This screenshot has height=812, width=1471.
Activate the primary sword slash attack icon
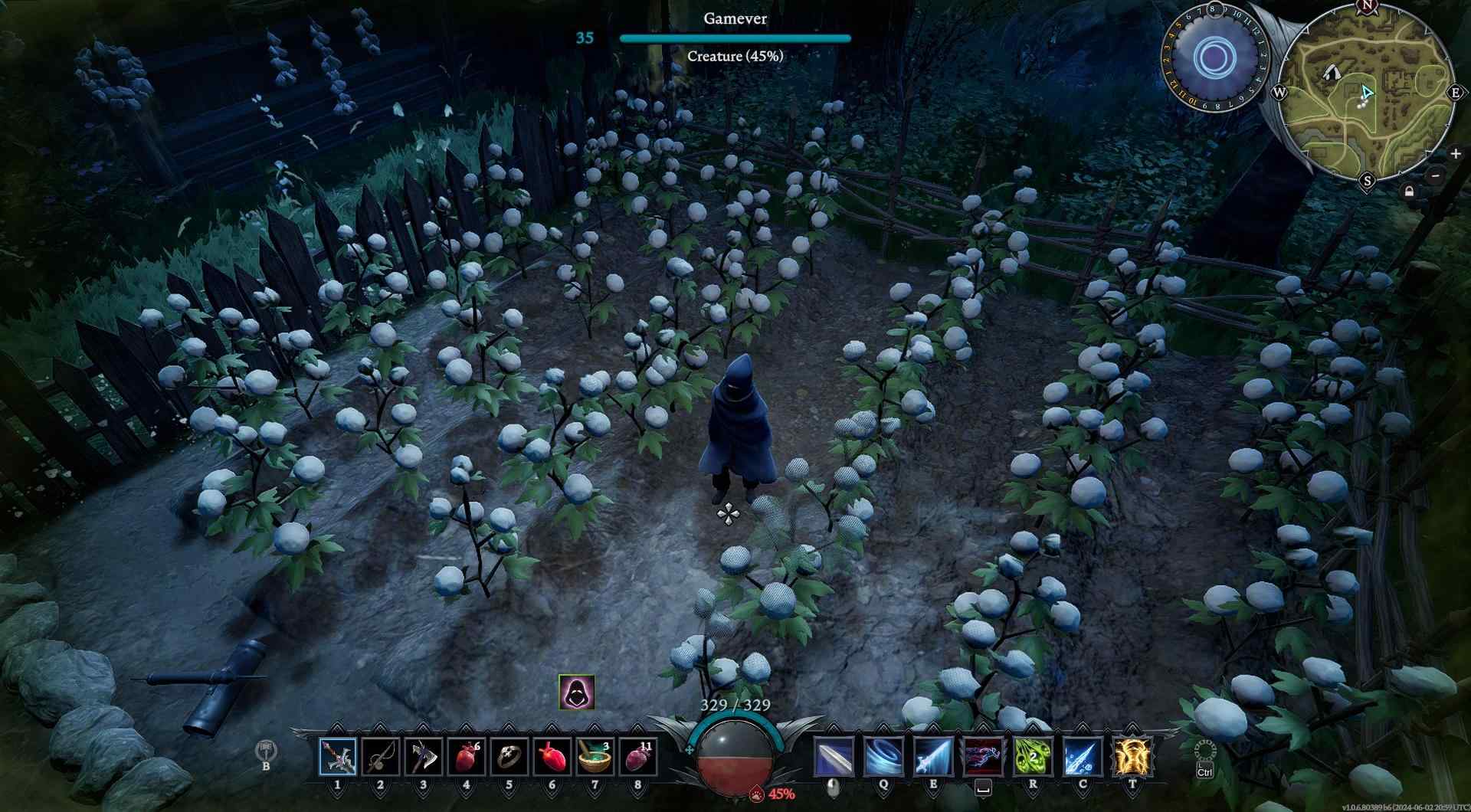point(833,757)
